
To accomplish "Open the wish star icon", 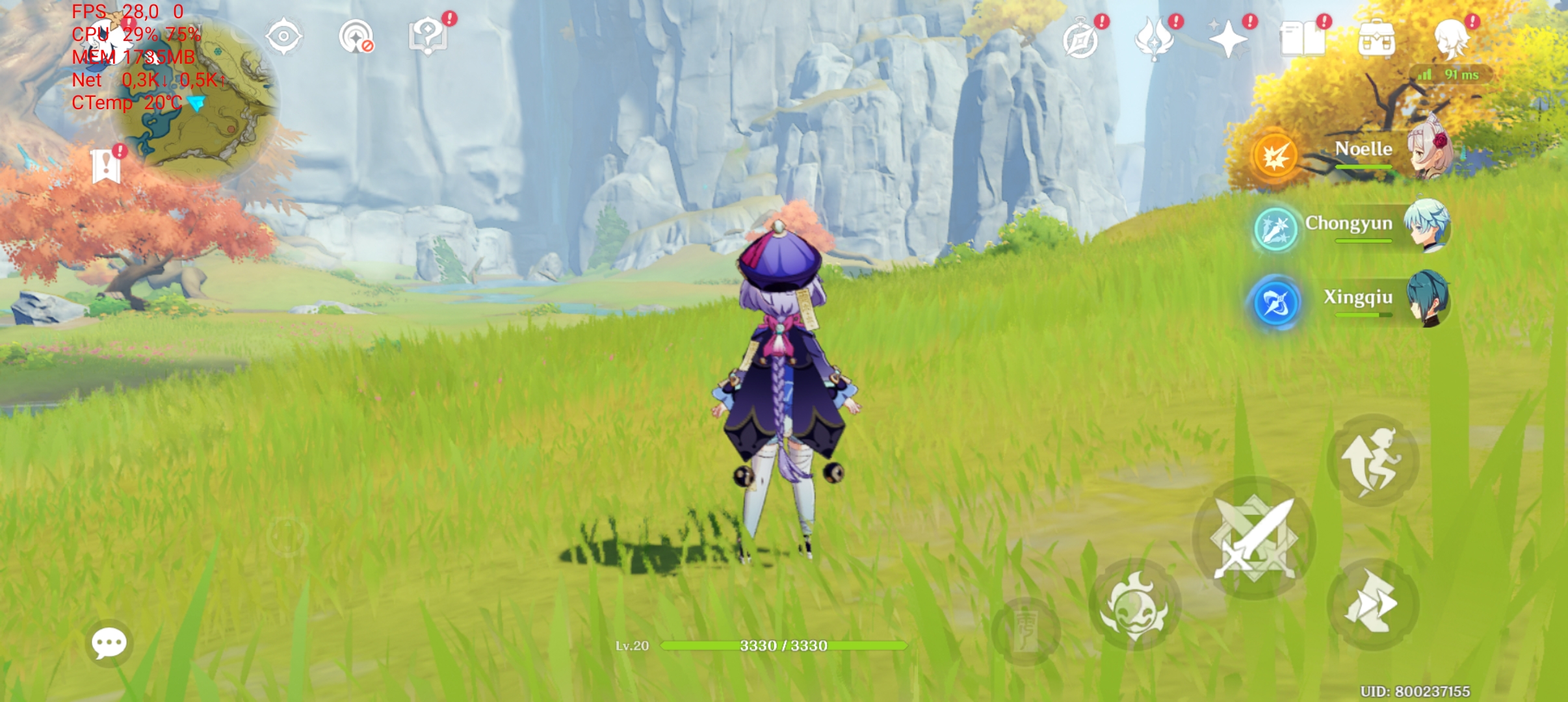I will point(1228,39).
